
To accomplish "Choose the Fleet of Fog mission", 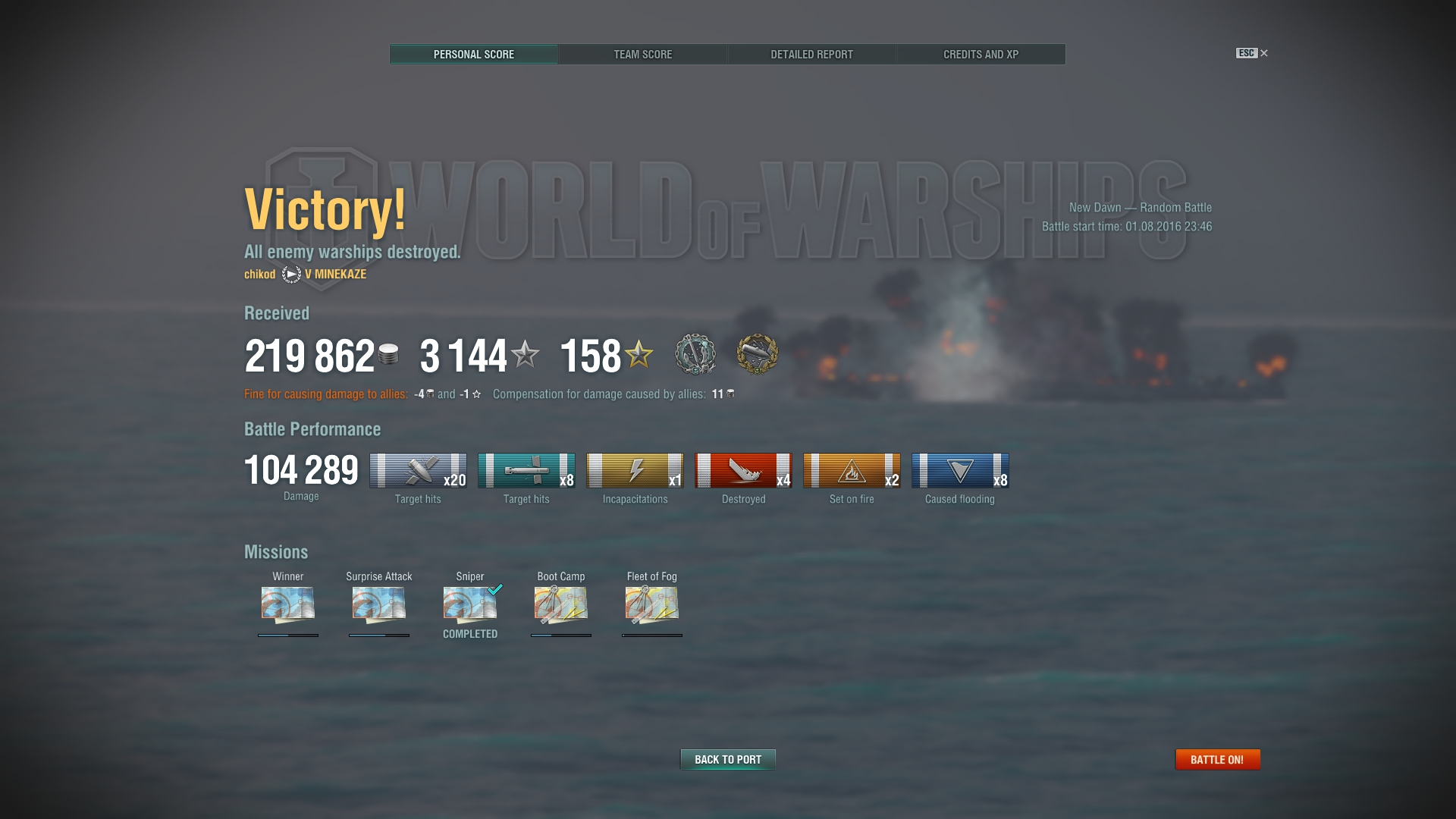I will pos(652,604).
